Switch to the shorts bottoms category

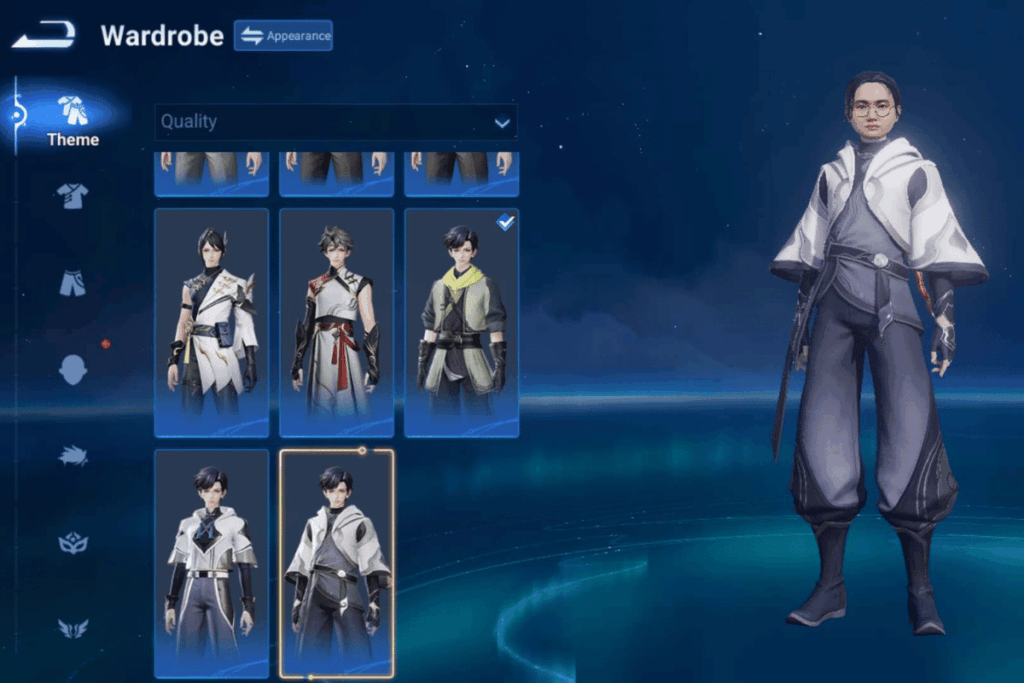72,283
